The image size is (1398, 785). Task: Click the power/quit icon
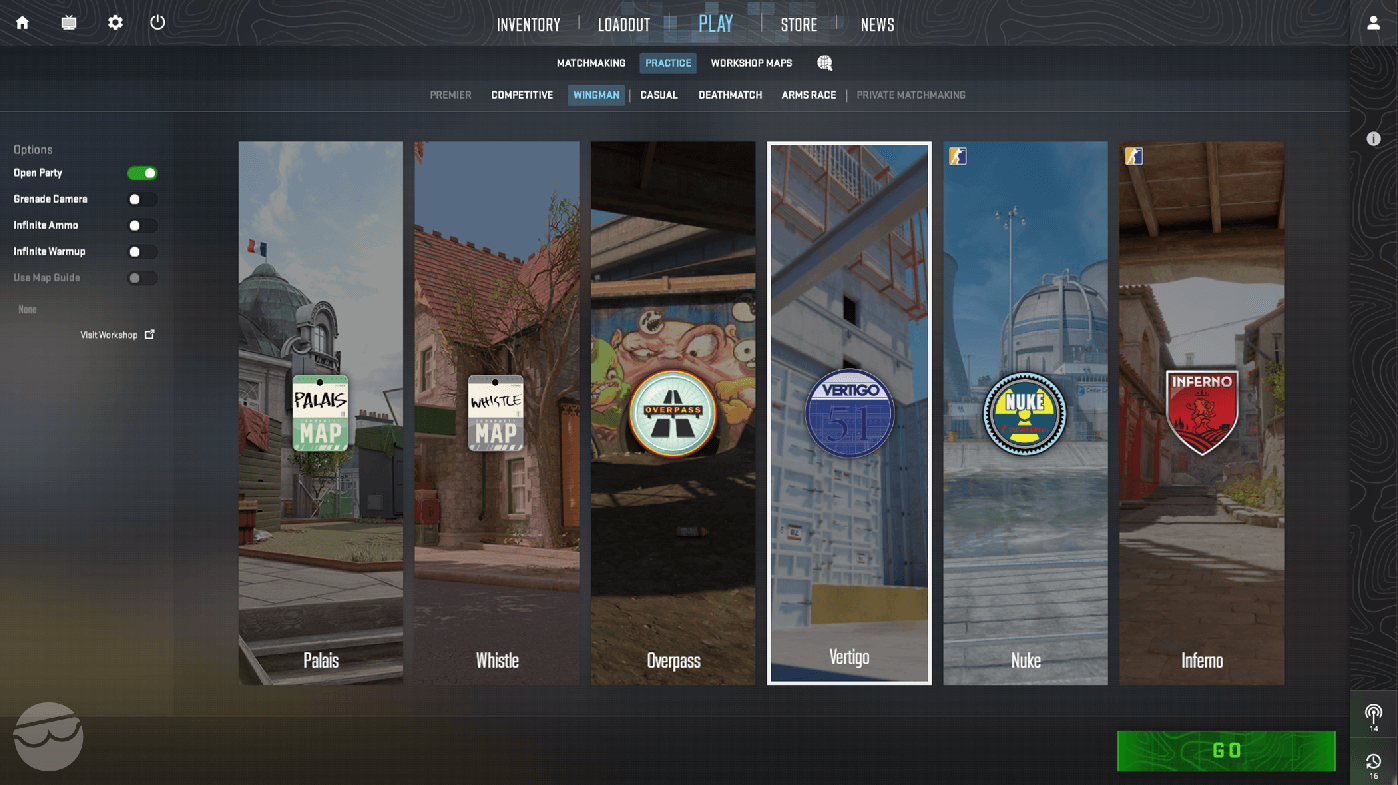pyautogui.click(x=157, y=21)
